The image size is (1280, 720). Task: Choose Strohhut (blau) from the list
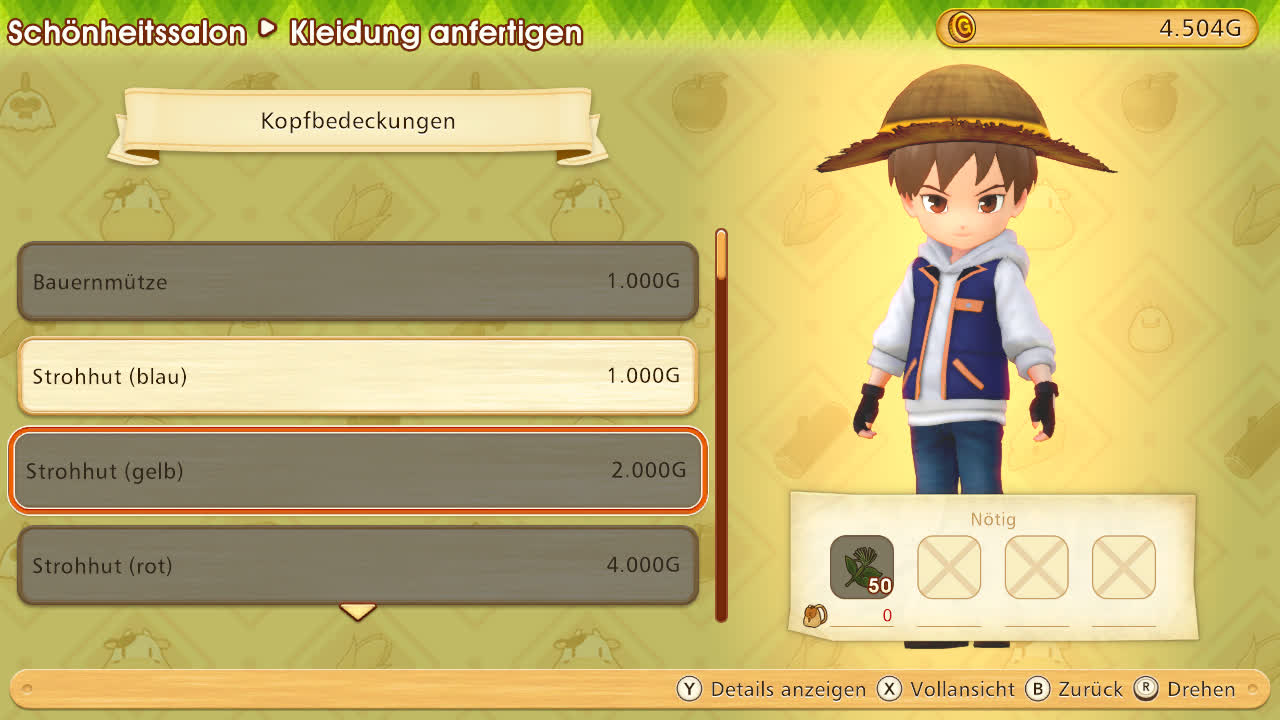pyautogui.click(x=357, y=376)
